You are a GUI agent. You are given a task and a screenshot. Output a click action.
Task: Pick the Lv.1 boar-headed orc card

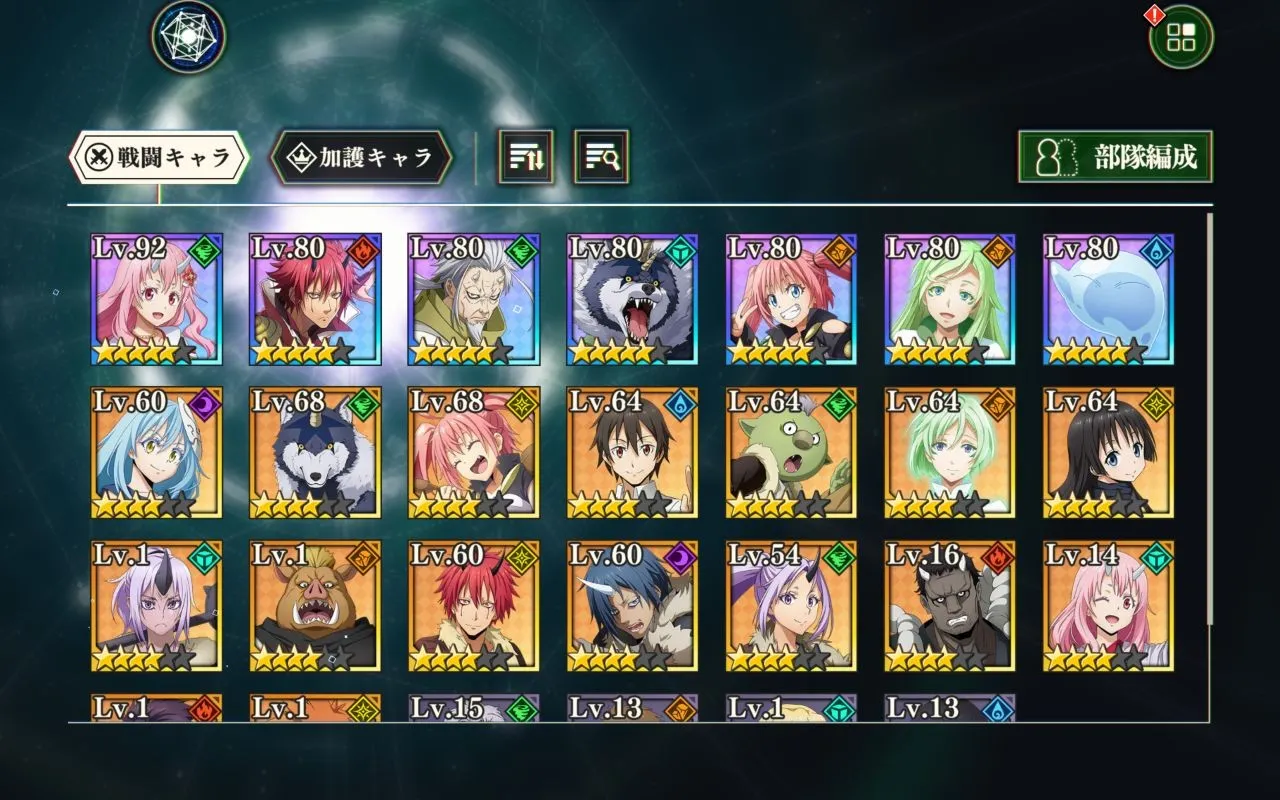tap(314, 605)
